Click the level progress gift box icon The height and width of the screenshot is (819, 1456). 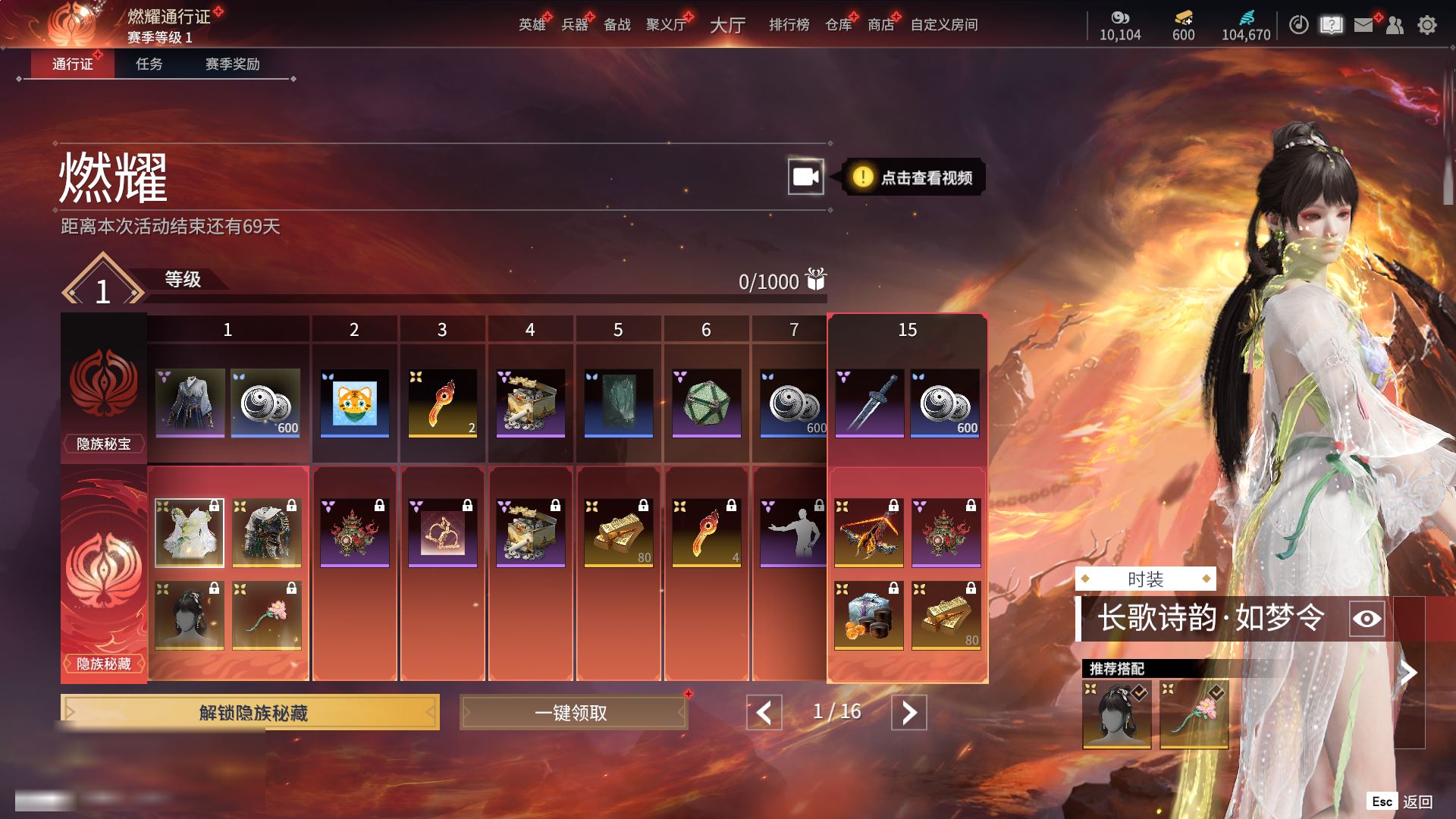[x=816, y=280]
